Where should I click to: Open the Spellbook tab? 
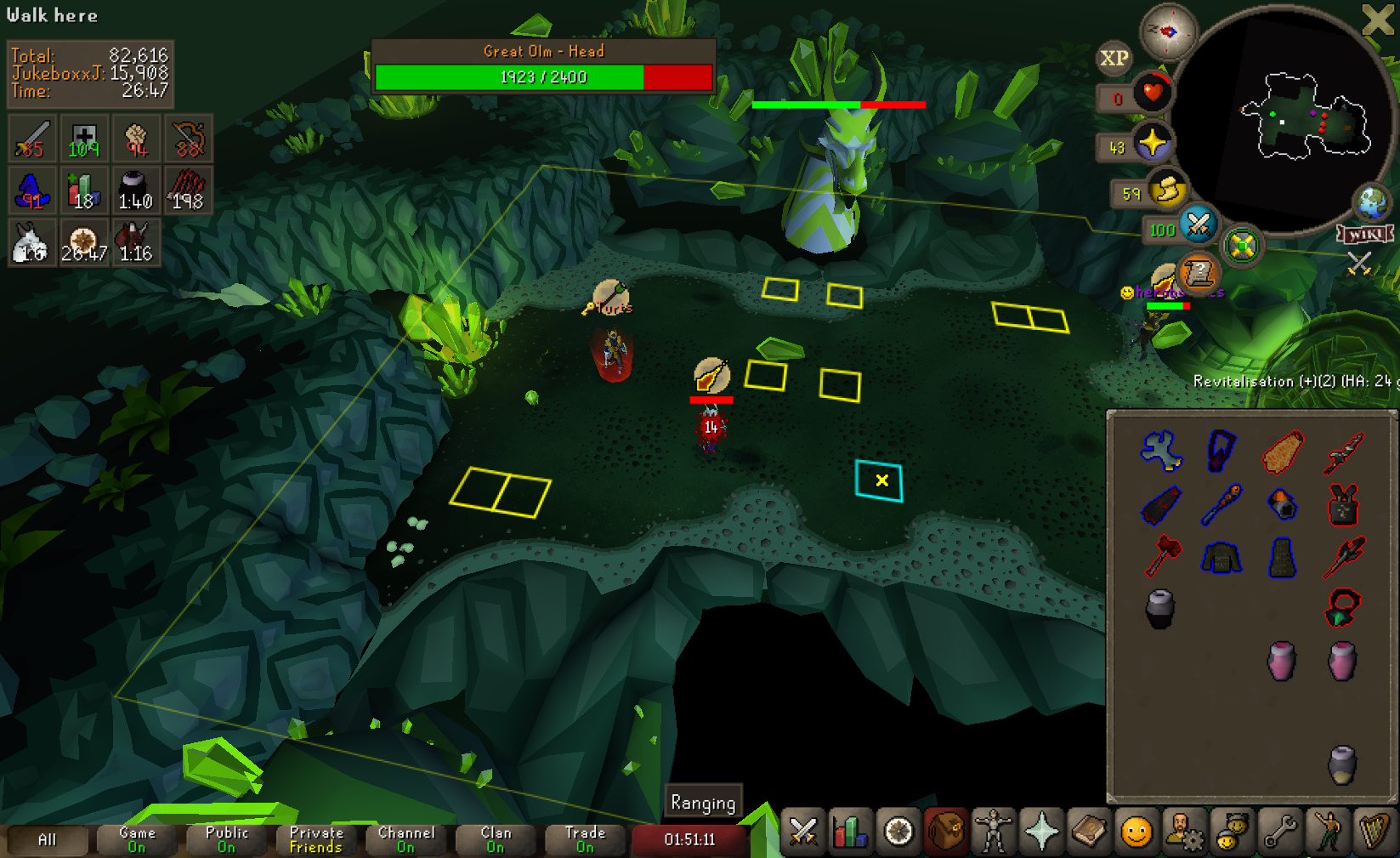pos(1089,831)
